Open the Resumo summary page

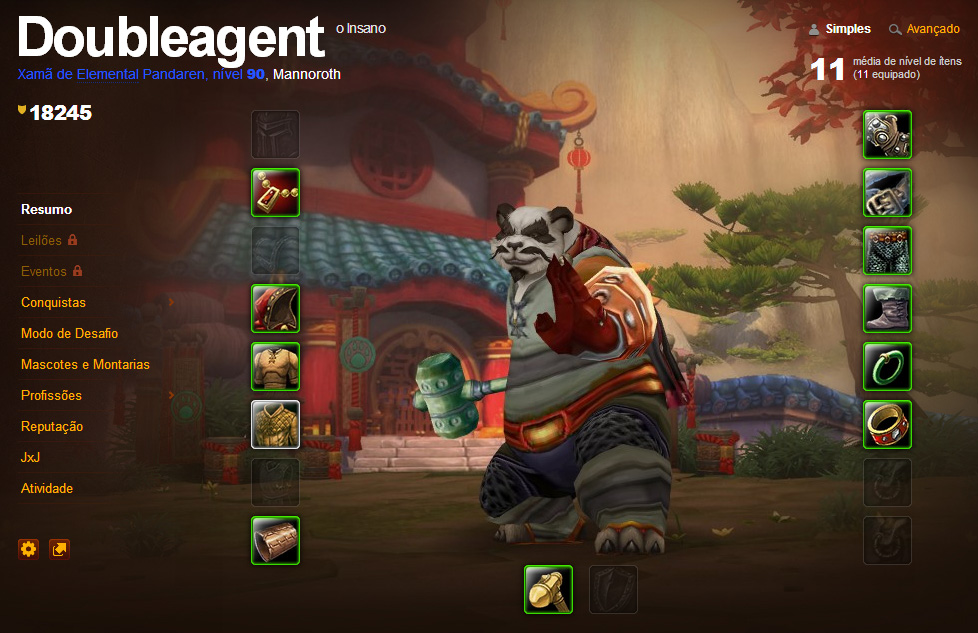46,210
